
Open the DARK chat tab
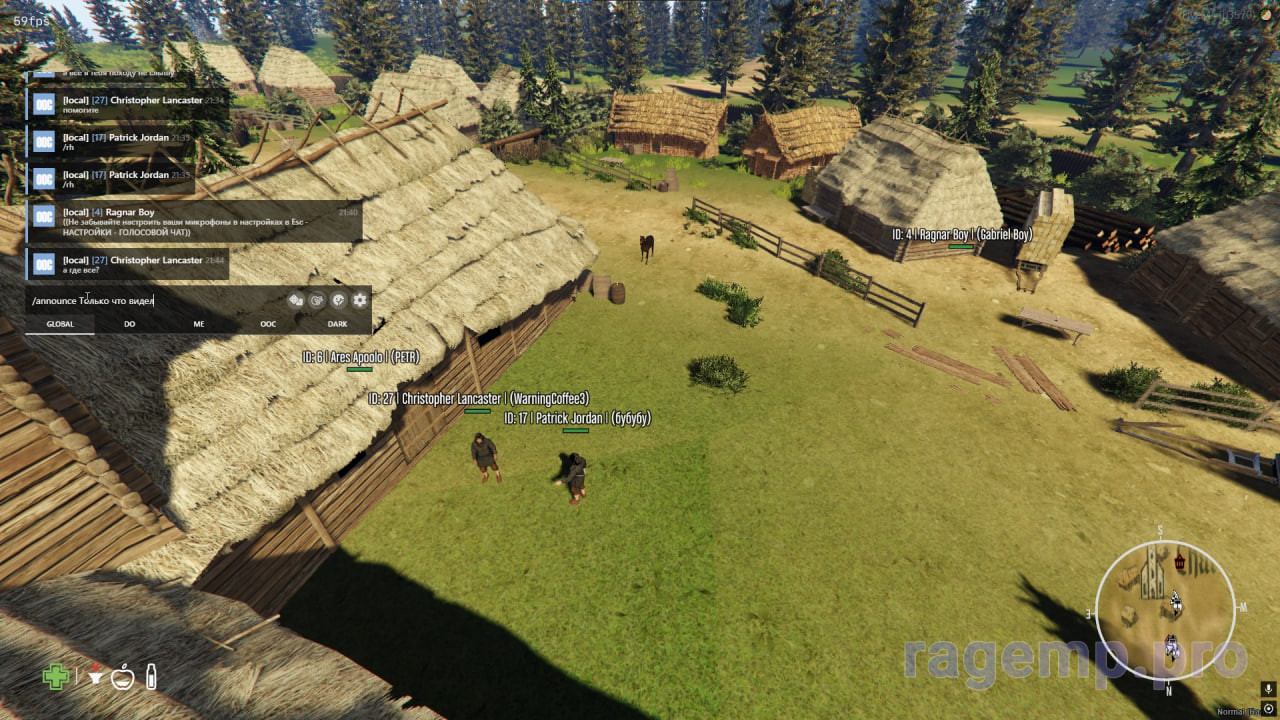click(337, 324)
